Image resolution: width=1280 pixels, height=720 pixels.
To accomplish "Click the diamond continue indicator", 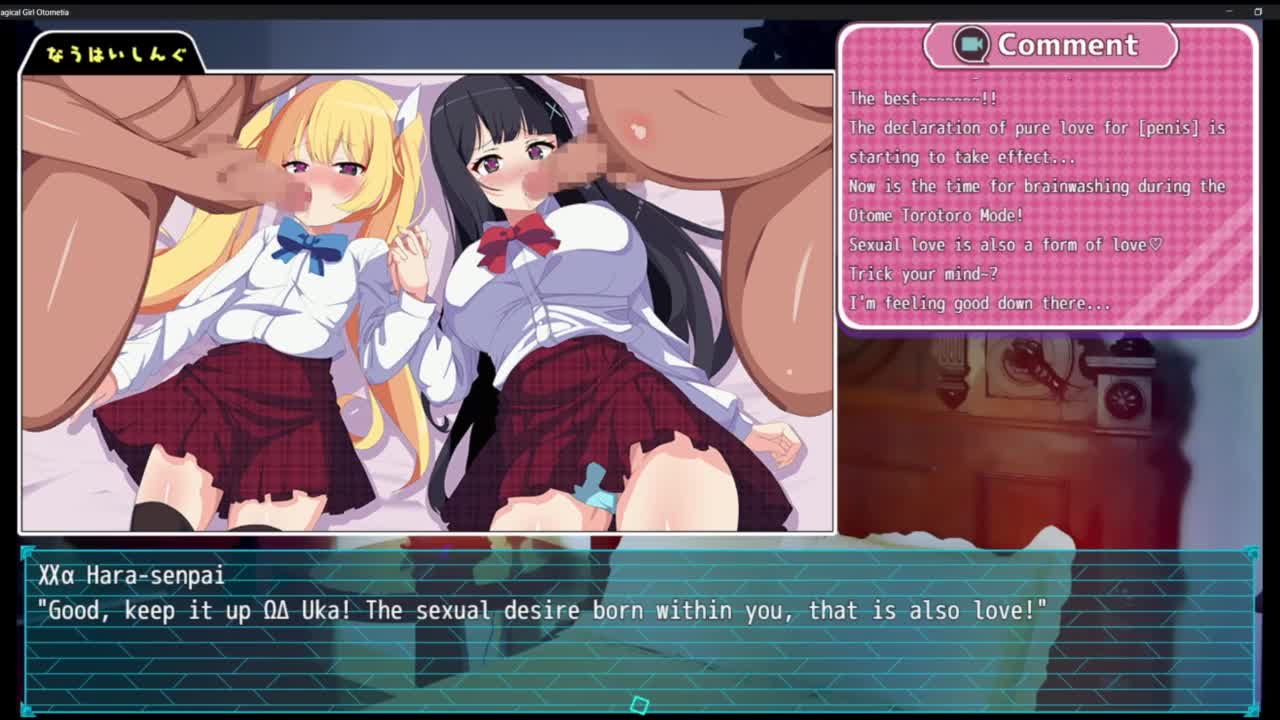I will (x=640, y=705).
